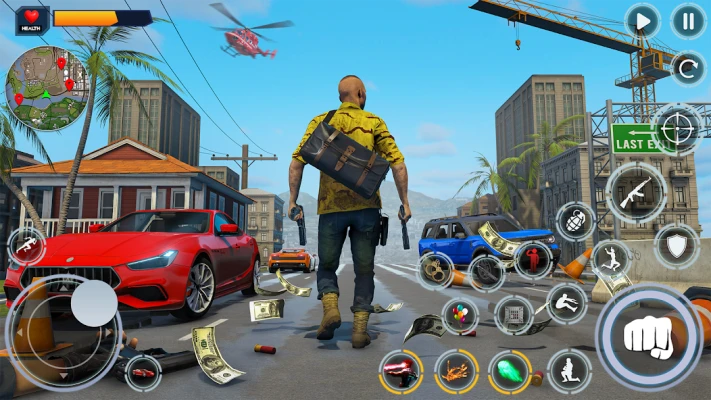This screenshot has height=400, width=711.
Task: Tap the pause button
Action: 687,21
